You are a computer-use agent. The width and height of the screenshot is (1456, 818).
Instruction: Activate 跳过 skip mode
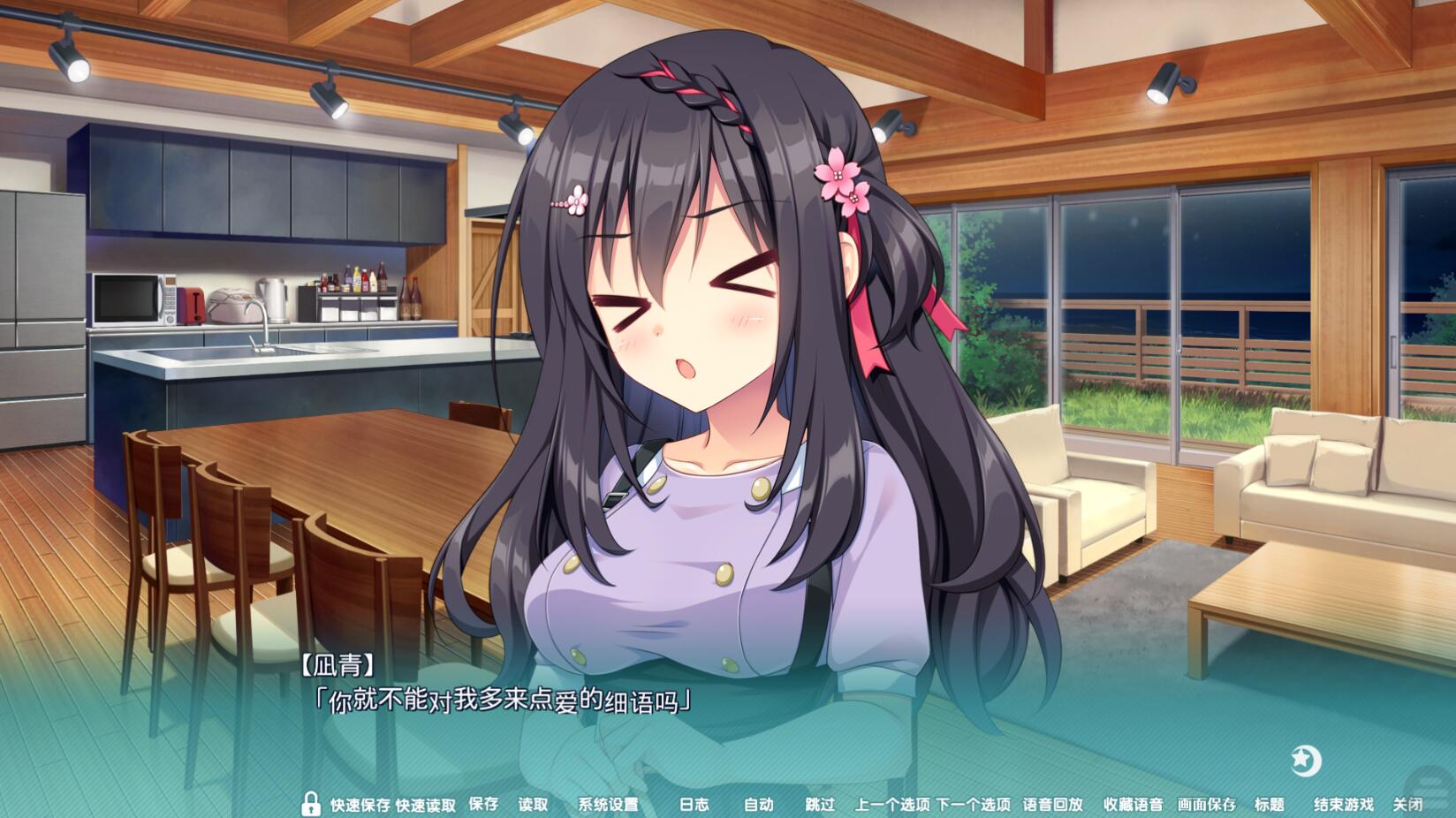[820, 804]
